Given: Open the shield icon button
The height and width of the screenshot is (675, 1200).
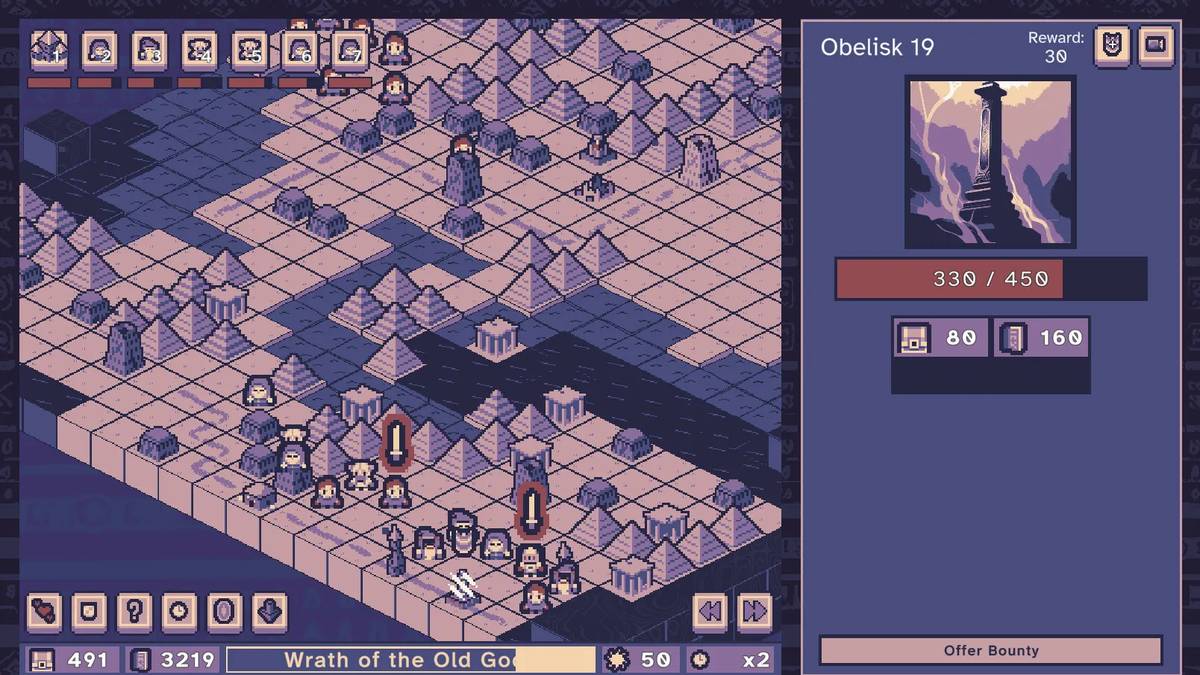Looking at the screenshot, I should point(90,611).
